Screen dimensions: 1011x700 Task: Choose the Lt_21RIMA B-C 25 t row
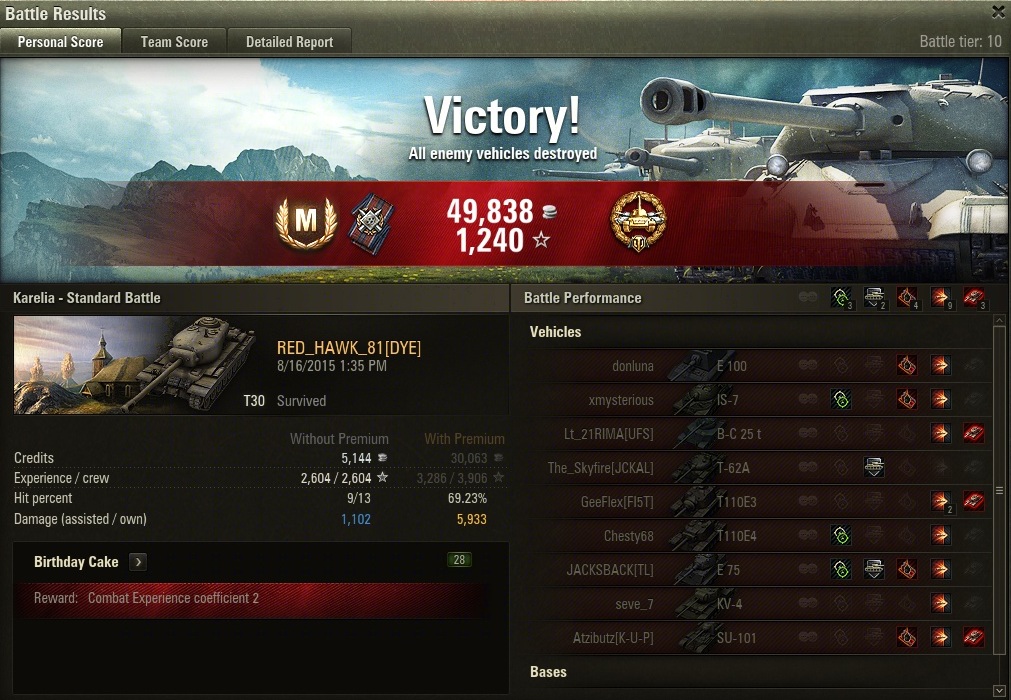tap(760, 434)
